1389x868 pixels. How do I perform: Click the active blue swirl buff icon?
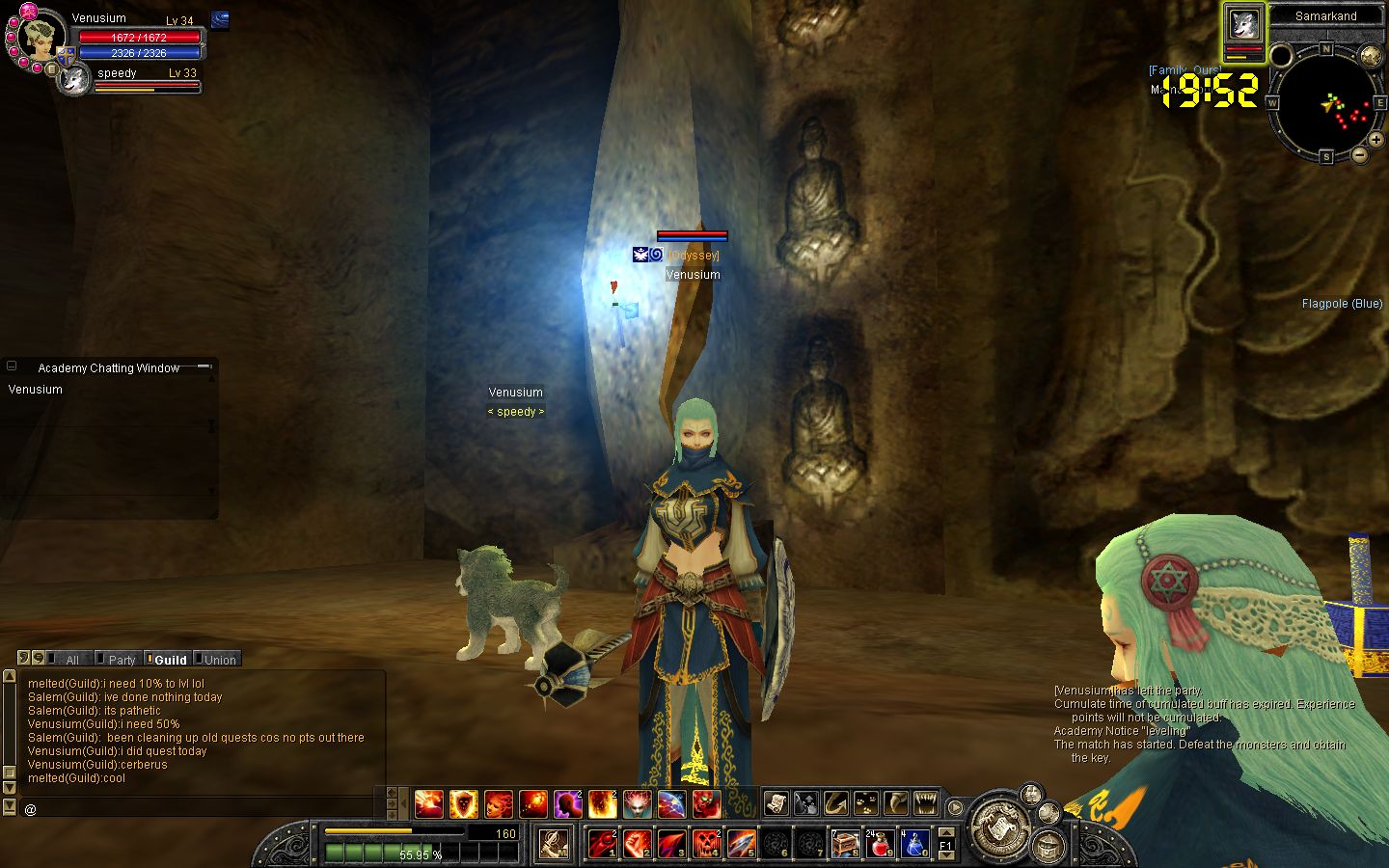coord(220,19)
